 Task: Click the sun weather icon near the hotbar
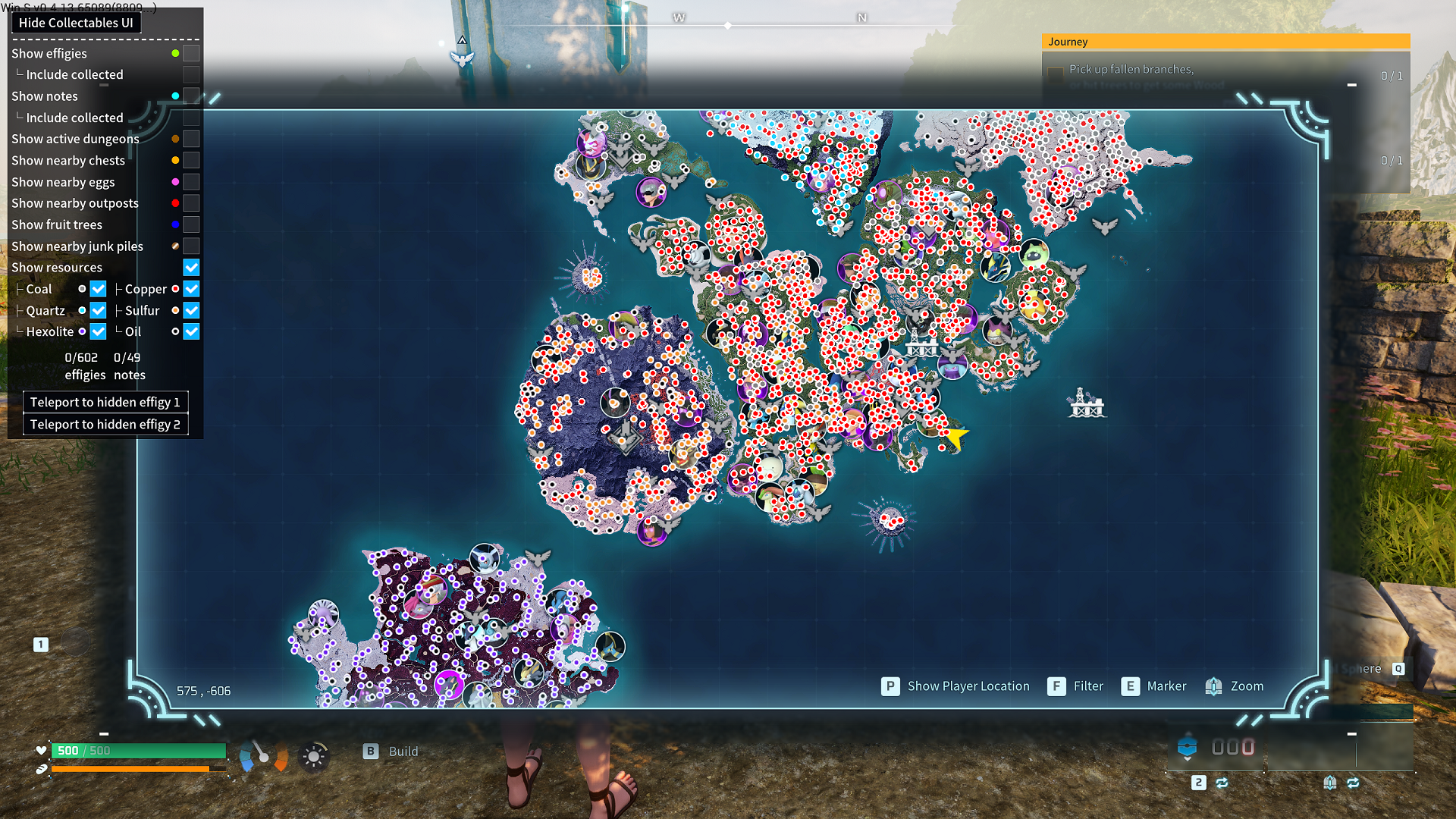tap(314, 753)
